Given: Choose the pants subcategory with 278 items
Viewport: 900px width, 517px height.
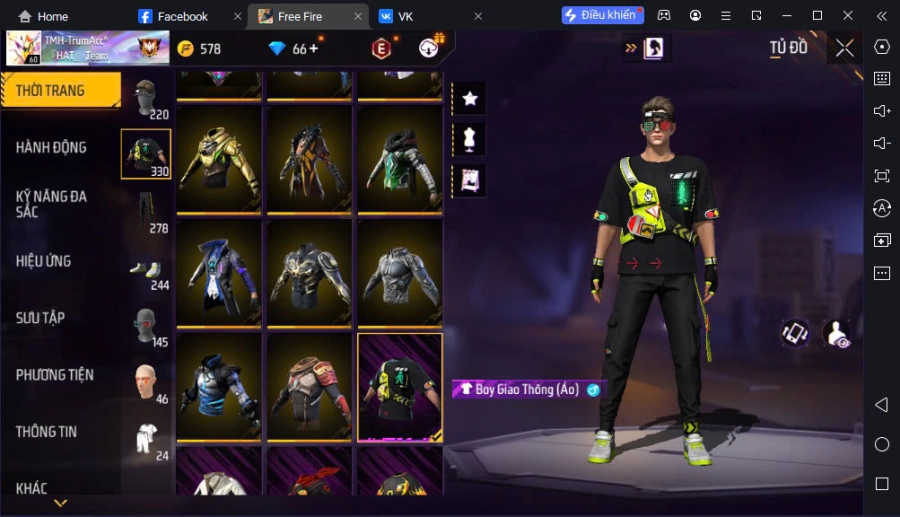Looking at the screenshot, I should pyautogui.click(x=147, y=212).
